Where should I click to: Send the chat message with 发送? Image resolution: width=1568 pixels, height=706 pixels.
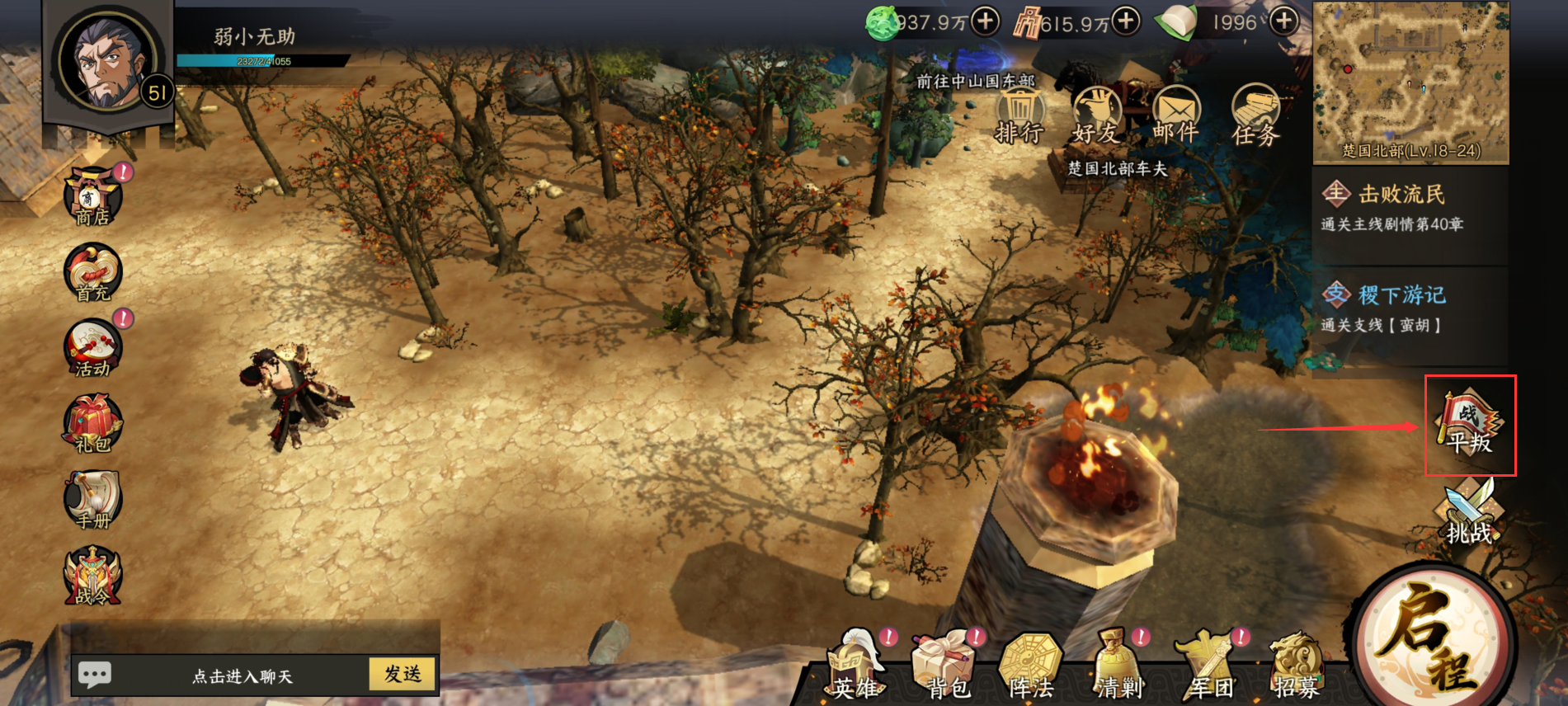pyautogui.click(x=403, y=674)
